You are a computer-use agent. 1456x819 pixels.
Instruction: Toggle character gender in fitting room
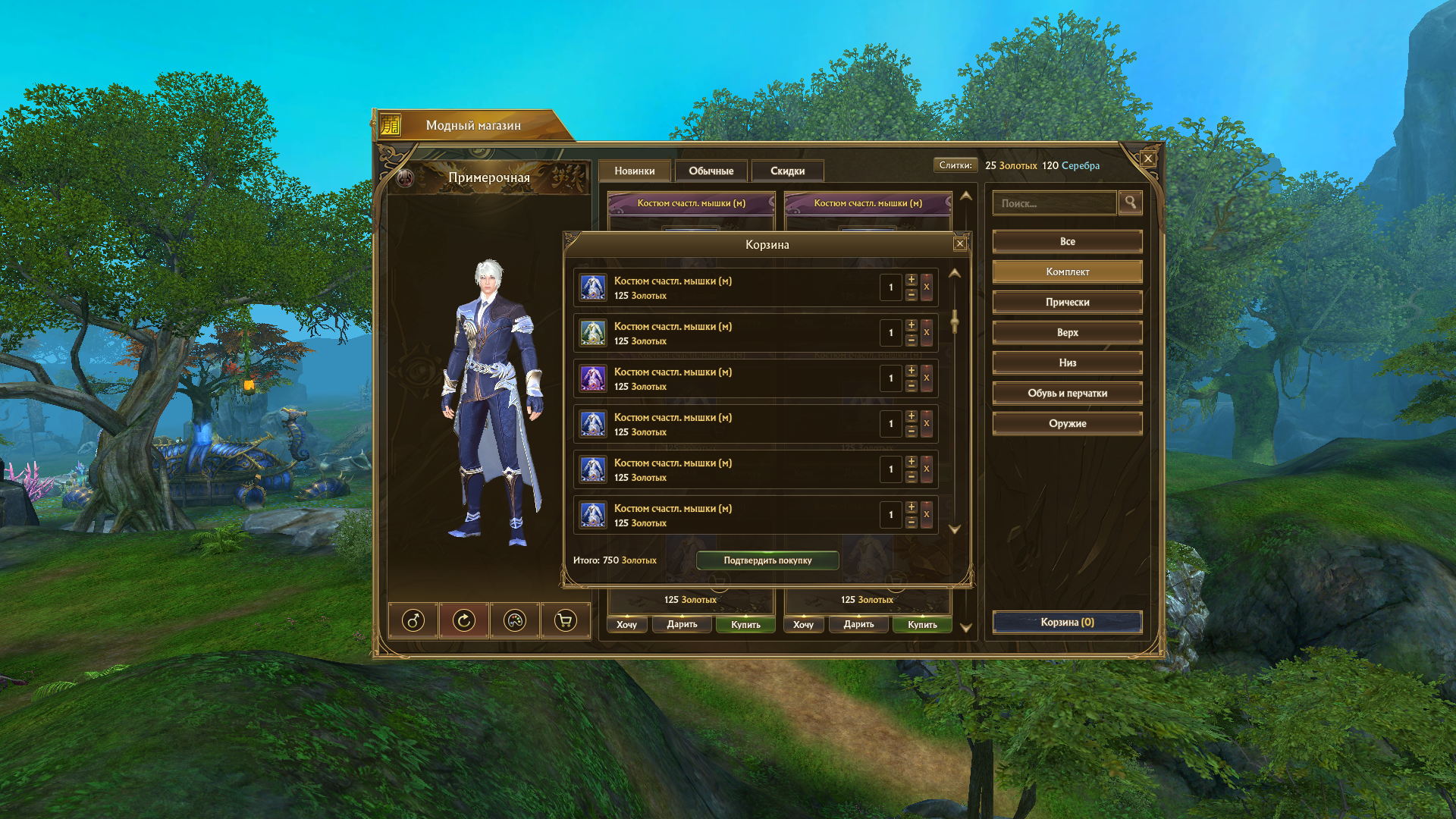(413, 621)
